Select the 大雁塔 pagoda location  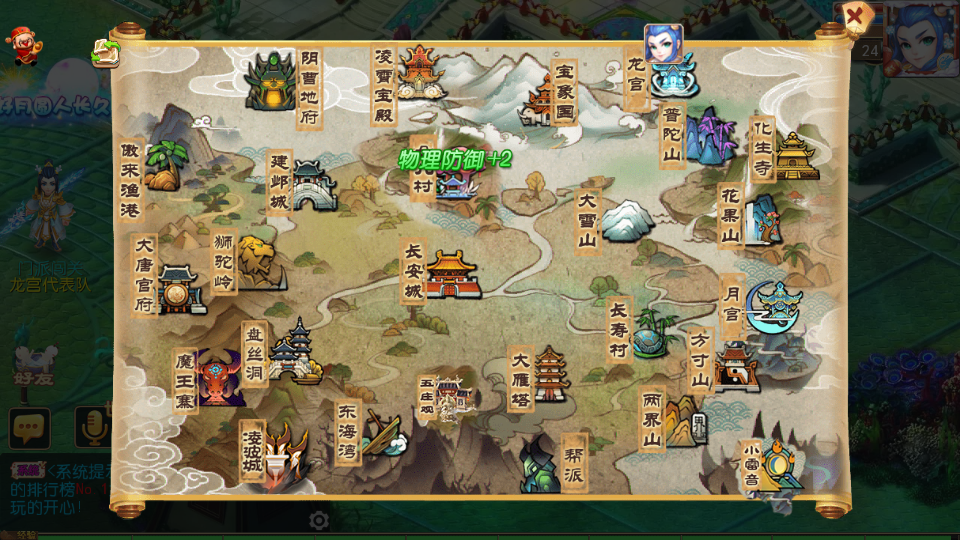point(550,377)
